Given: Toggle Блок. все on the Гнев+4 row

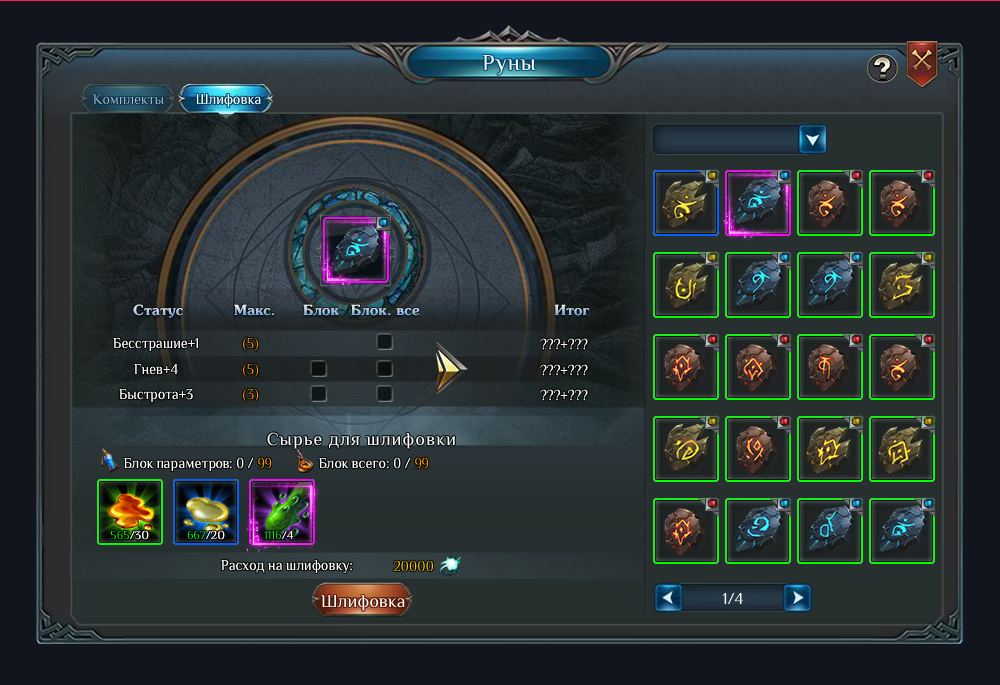Looking at the screenshot, I should [x=384, y=369].
